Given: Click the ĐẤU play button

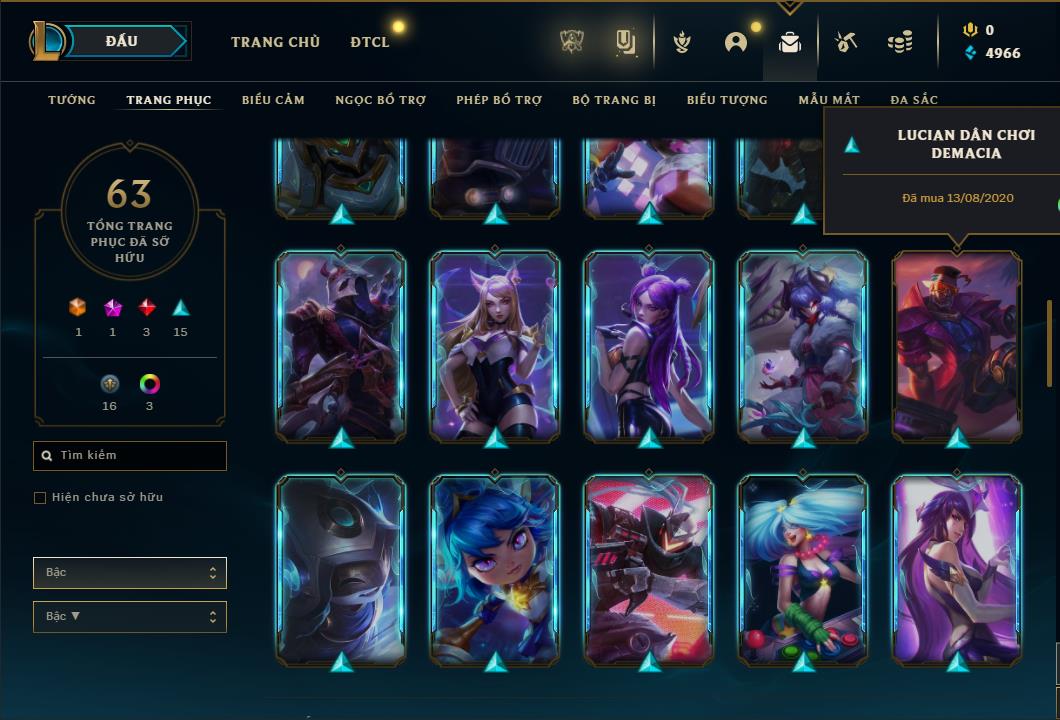Looking at the screenshot, I should 122,41.
